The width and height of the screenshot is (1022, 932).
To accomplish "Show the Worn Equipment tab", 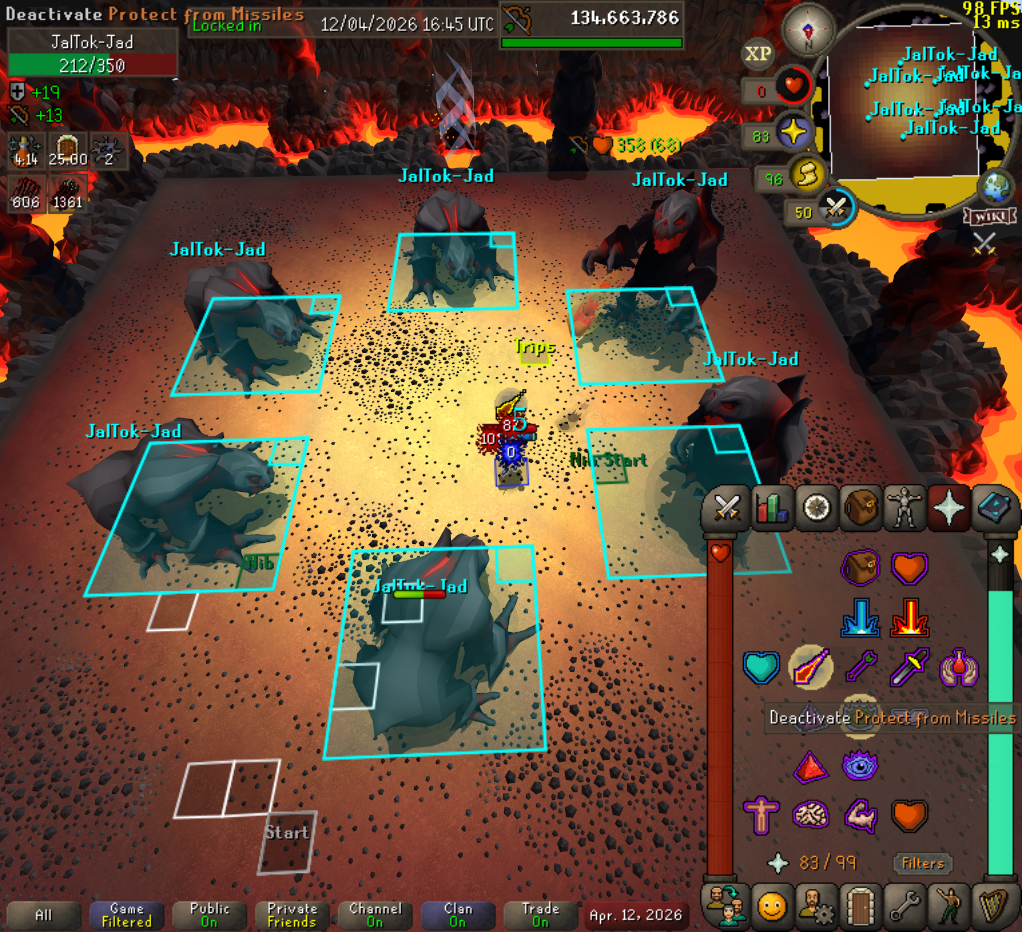I will click(x=904, y=508).
